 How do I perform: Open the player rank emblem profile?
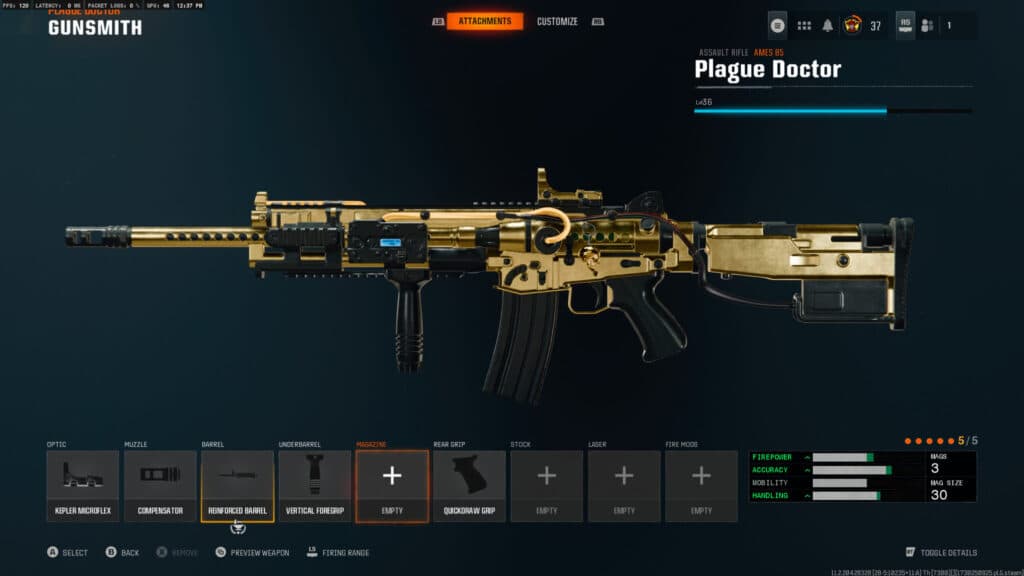pyautogui.click(x=853, y=26)
